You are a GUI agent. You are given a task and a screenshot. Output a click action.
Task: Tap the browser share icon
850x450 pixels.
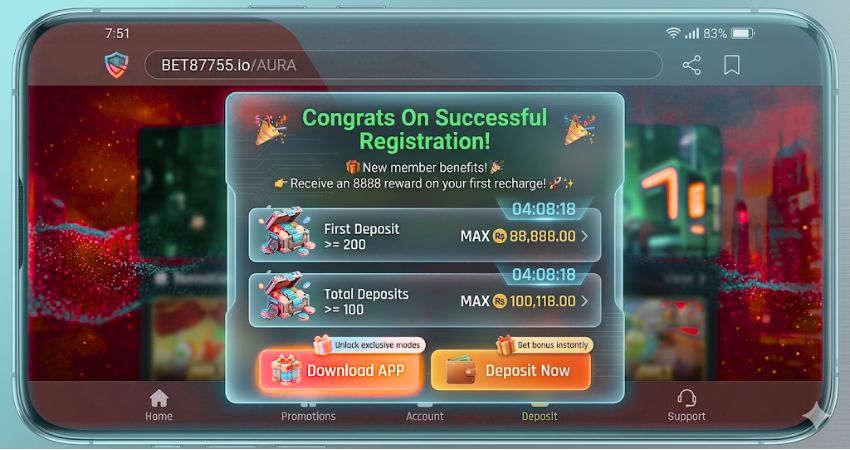point(691,66)
